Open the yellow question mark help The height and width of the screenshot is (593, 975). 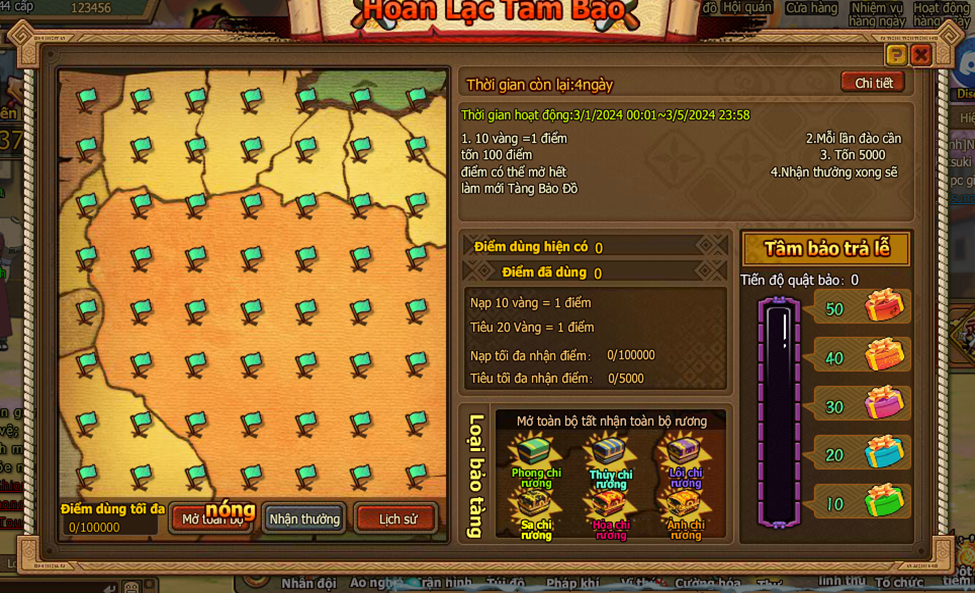896,55
